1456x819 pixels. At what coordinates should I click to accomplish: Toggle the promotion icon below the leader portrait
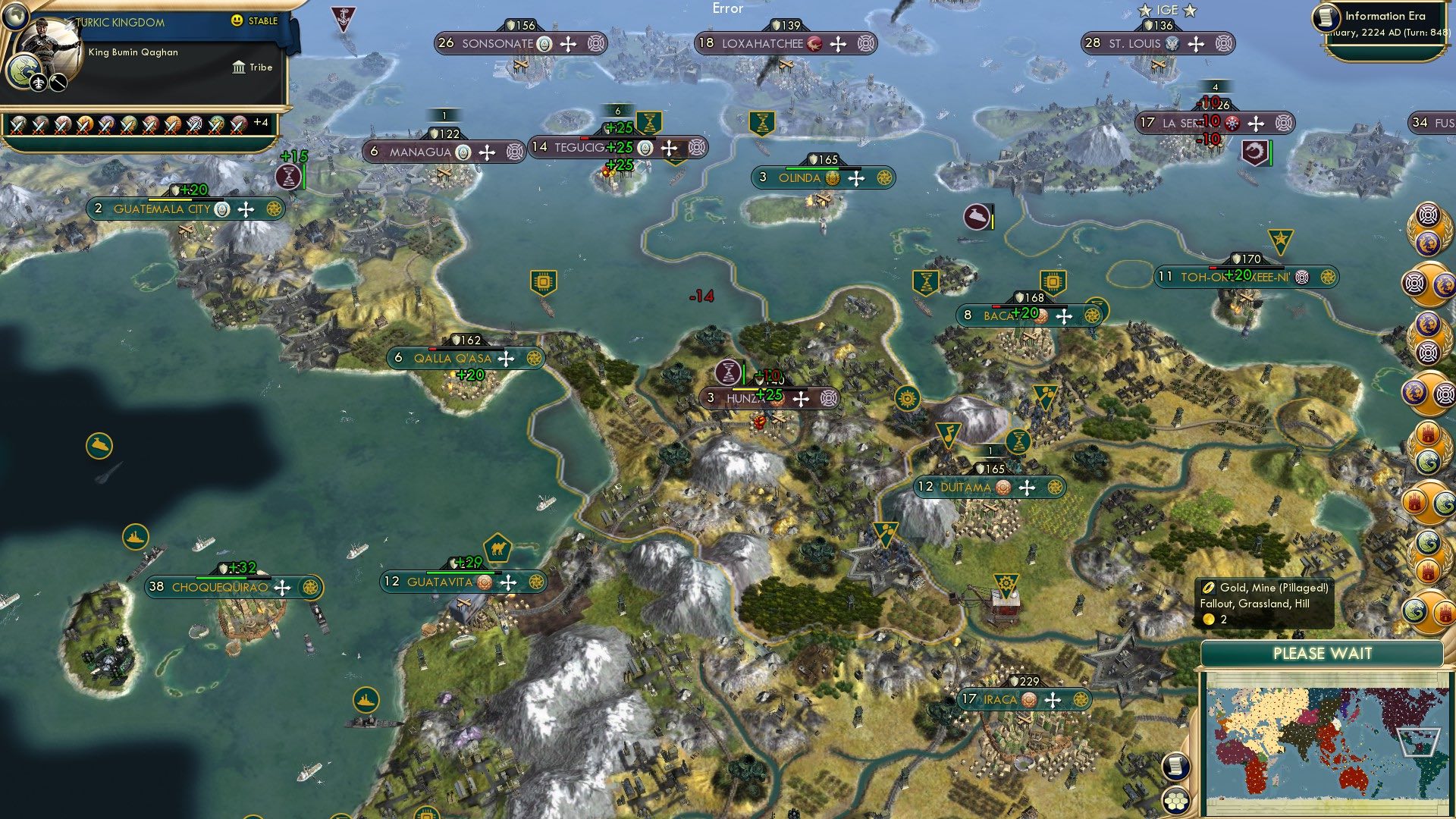tap(38, 83)
